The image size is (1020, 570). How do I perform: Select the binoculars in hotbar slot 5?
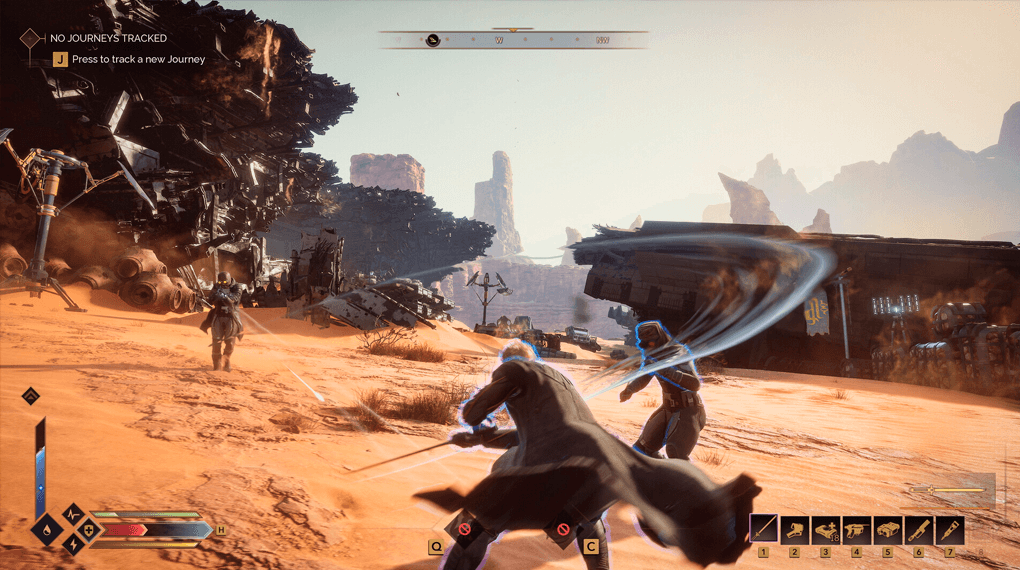(887, 528)
